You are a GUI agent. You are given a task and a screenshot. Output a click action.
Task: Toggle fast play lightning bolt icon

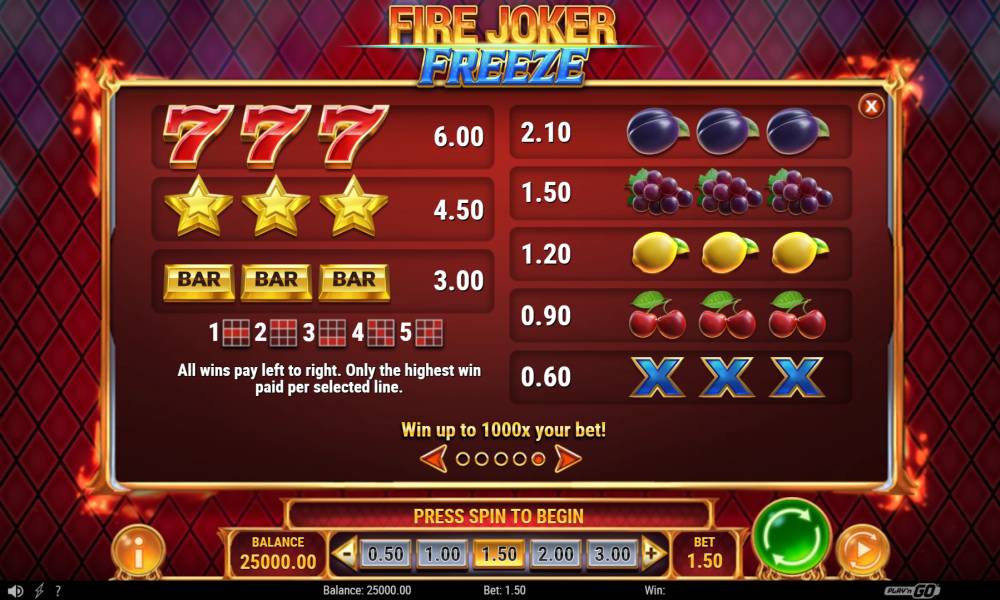pos(40,591)
